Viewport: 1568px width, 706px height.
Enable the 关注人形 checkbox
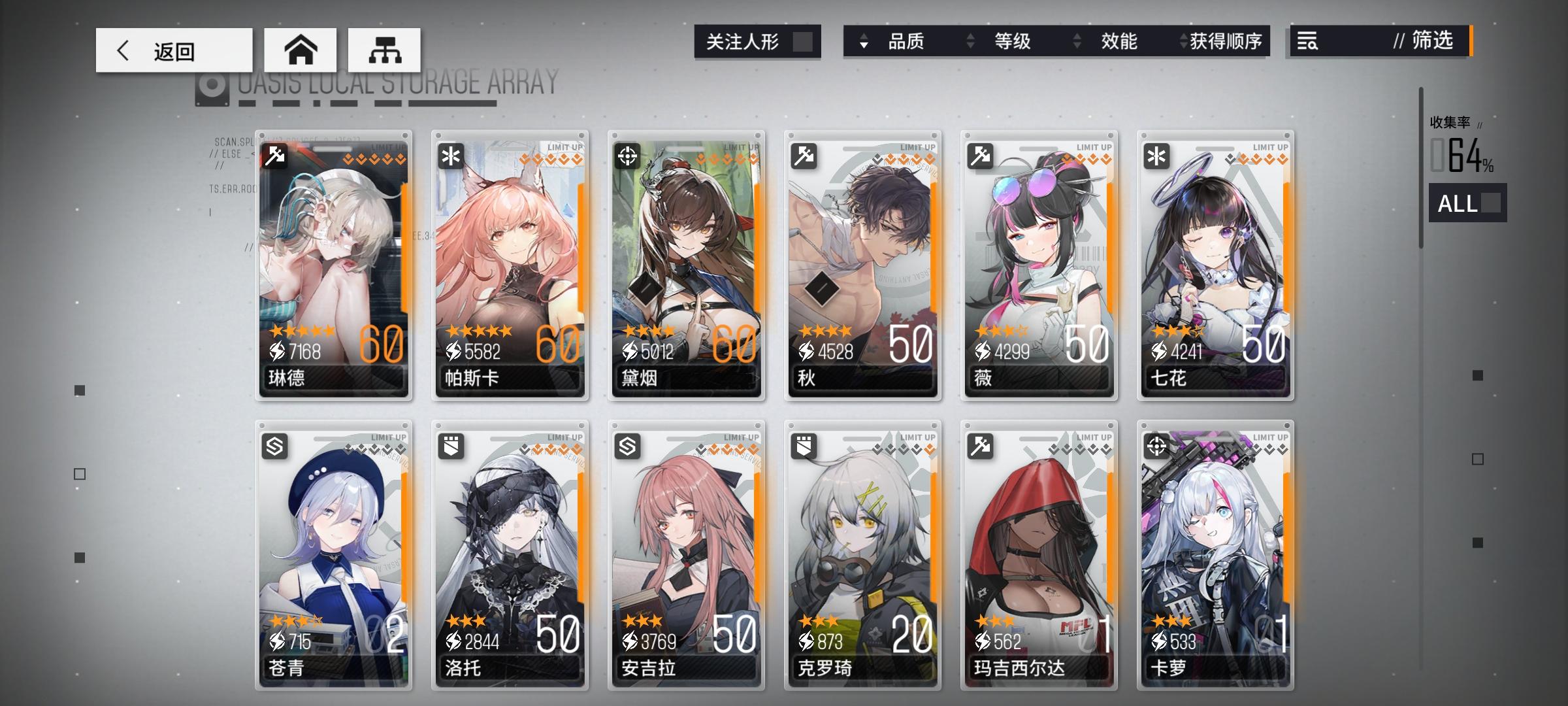pos(802,41)
